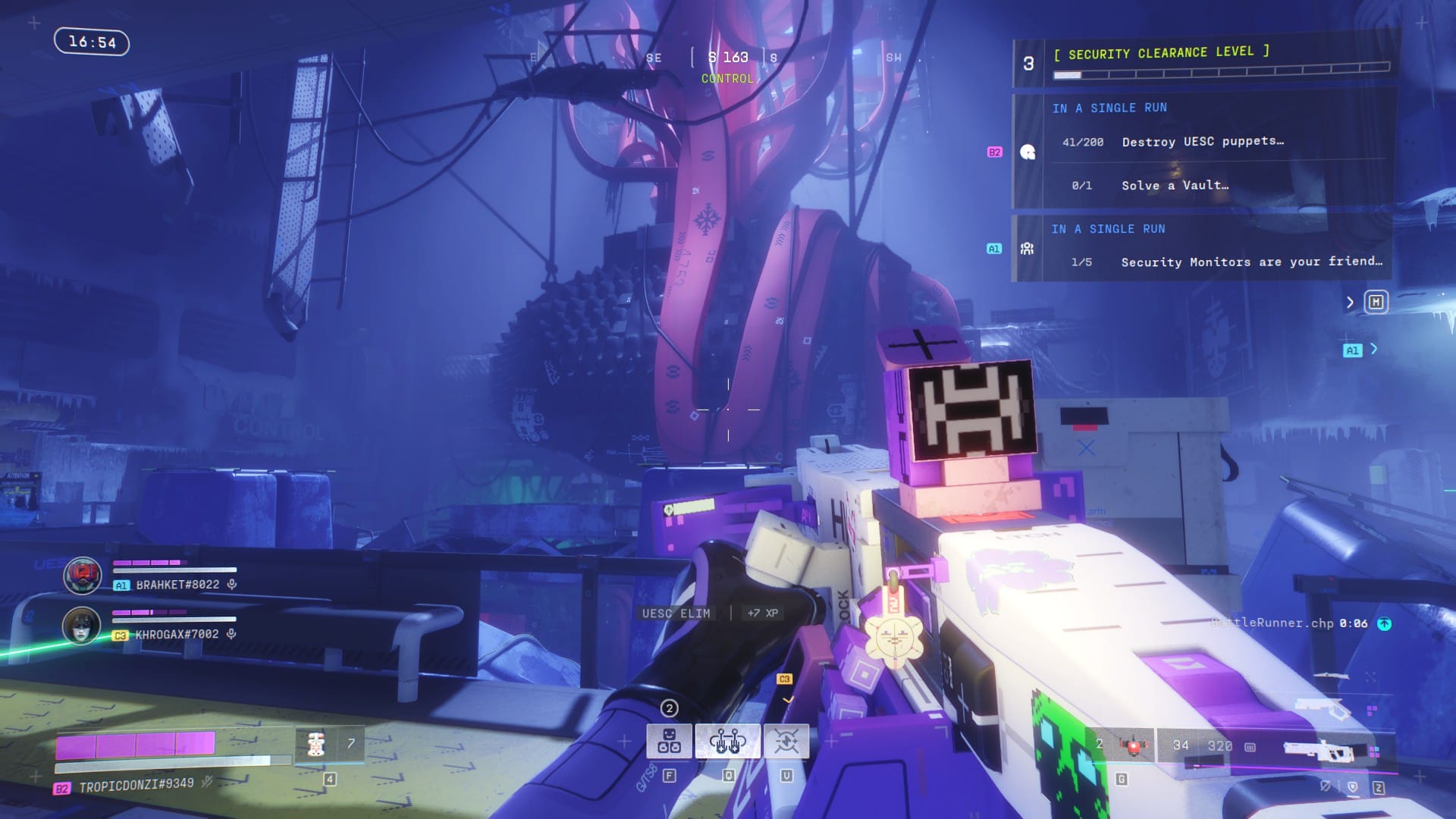The height and width of the screenshot is (819, 1456).
Task: Toggle BRAHKET#8022's microphone icon
Action: coord(232,585)
